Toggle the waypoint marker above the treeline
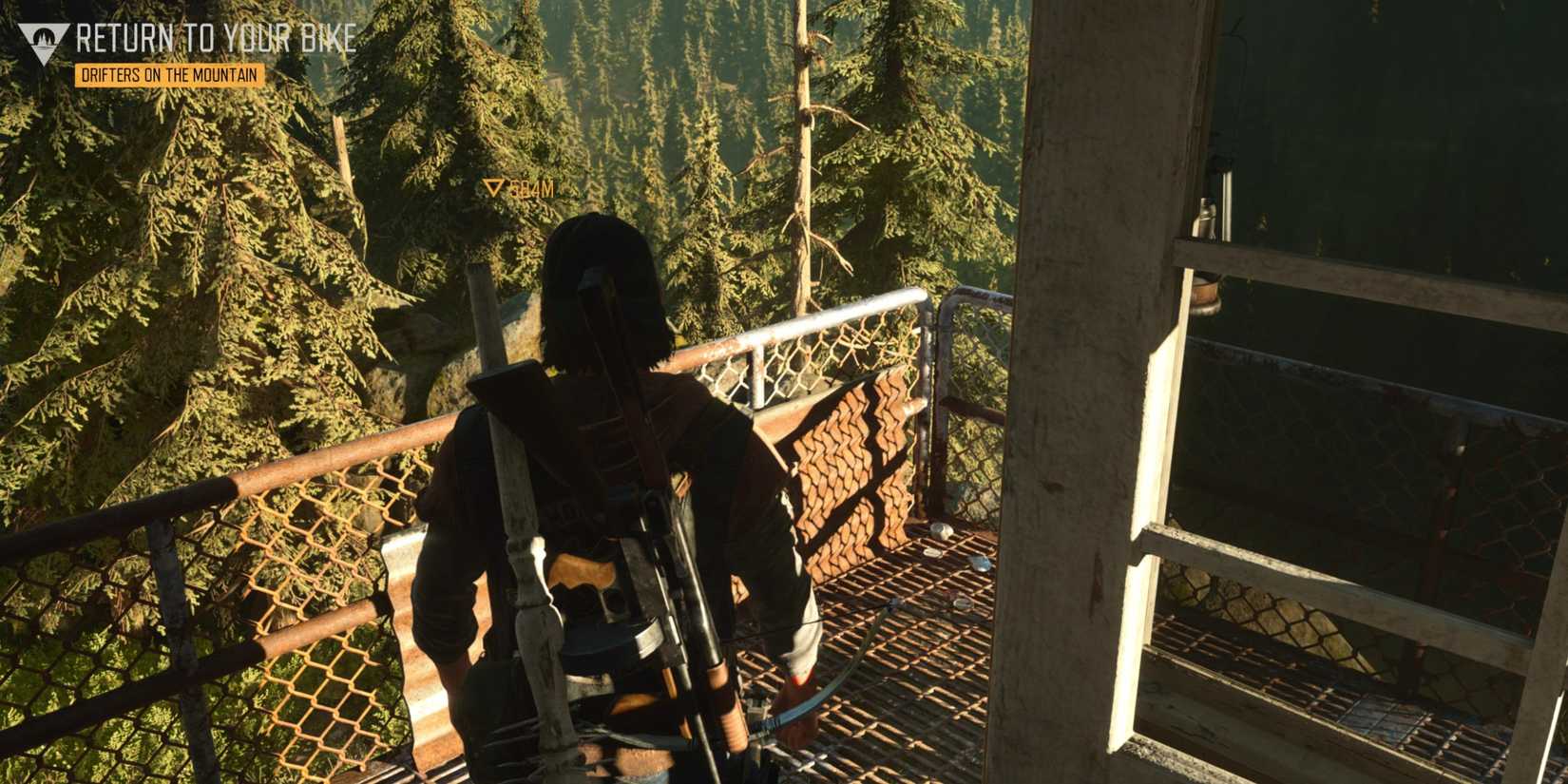 click(x=493, y=187)
